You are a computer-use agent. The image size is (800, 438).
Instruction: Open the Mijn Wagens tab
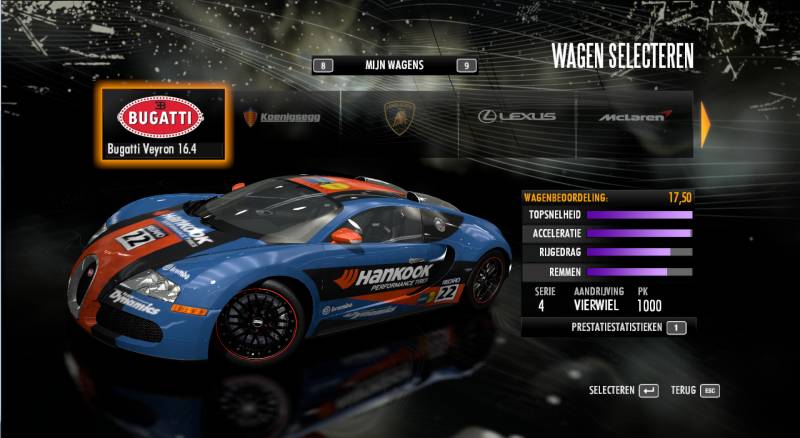coord(394,65)
